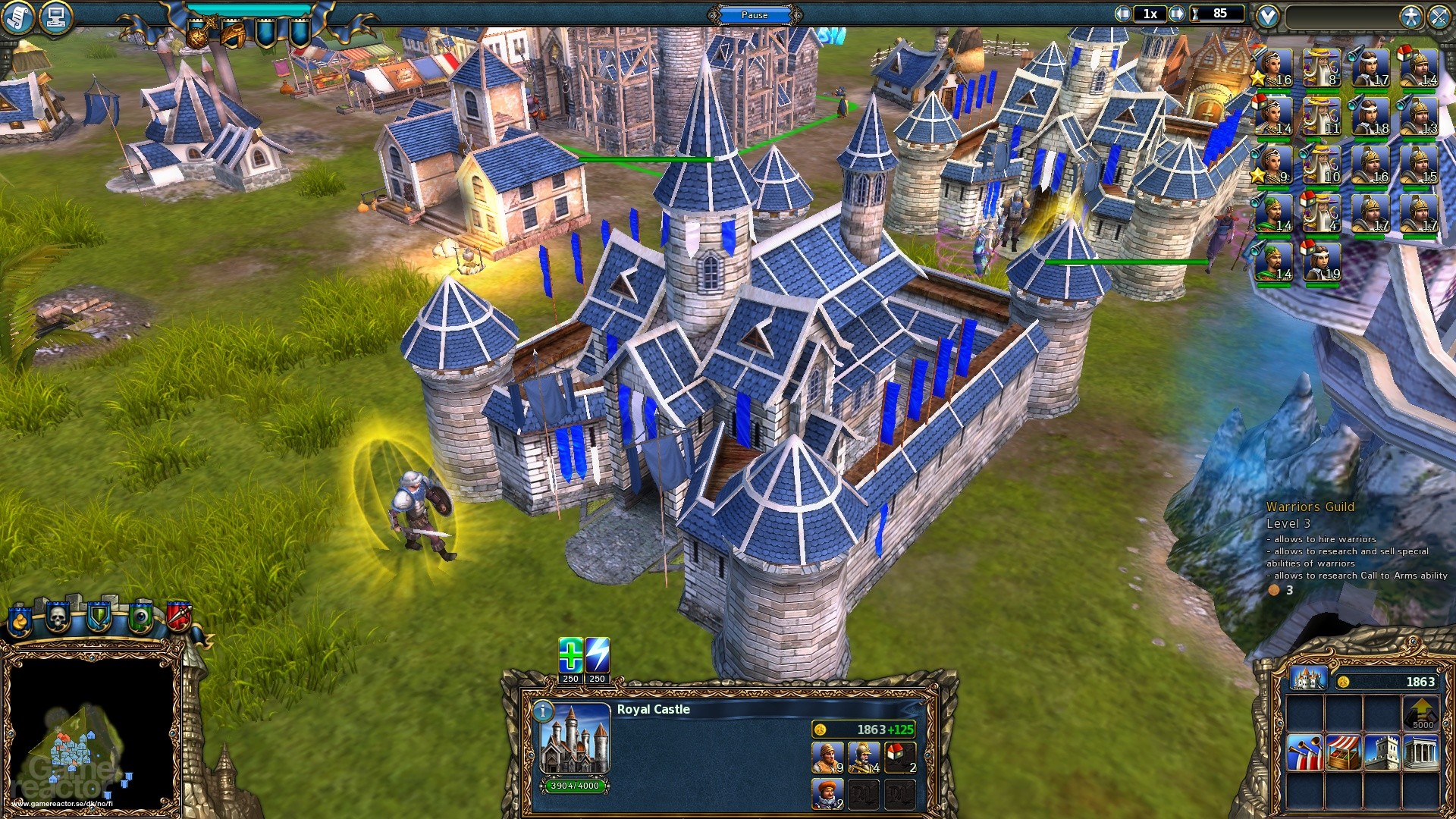
Task: Select the castle upgrade costing 5000
Action: pyautogui.click(x=1421, y=712)
